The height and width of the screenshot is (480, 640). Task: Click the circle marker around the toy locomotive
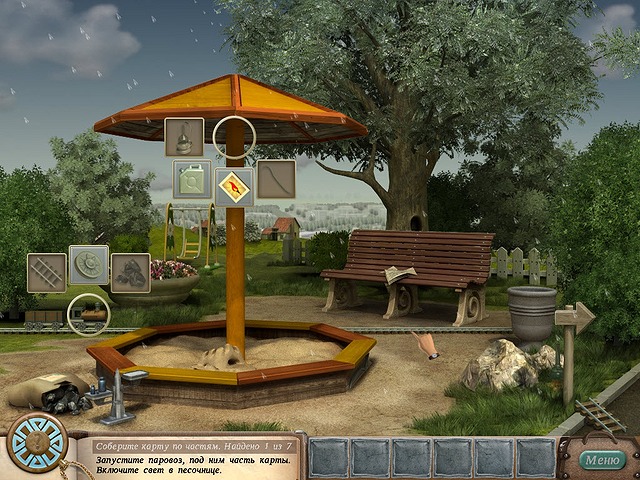coord(88,314)
